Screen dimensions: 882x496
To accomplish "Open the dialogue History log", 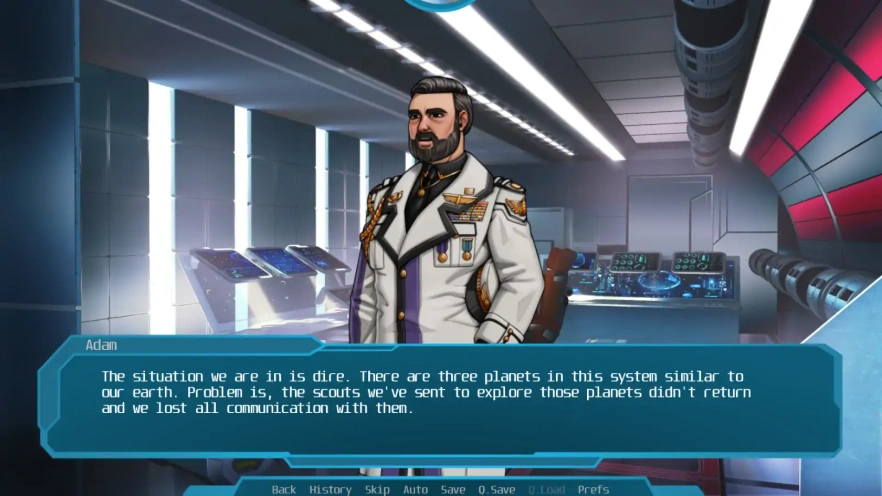I will tap(330, 490).
